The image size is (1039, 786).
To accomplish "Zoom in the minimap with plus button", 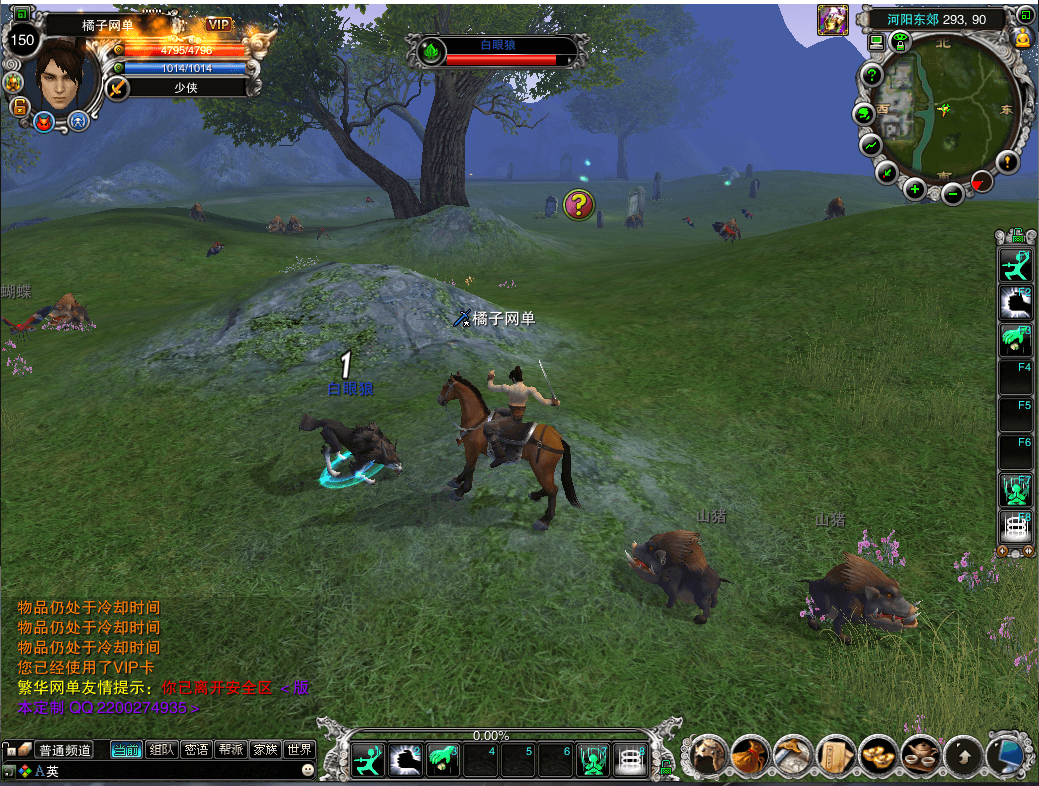I will tap(914, 189).
